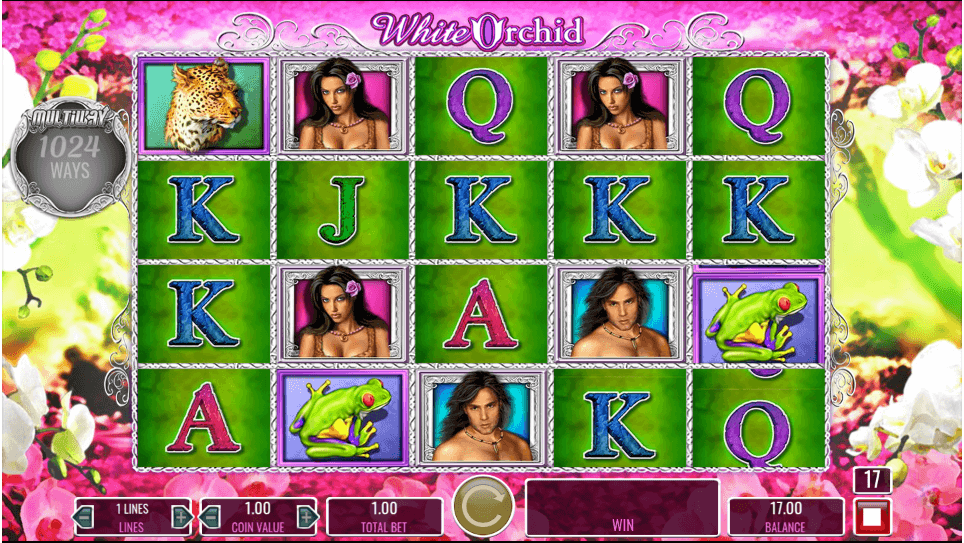Decrease the number of lines
964x543 pixels.
[x=85, y=517]
